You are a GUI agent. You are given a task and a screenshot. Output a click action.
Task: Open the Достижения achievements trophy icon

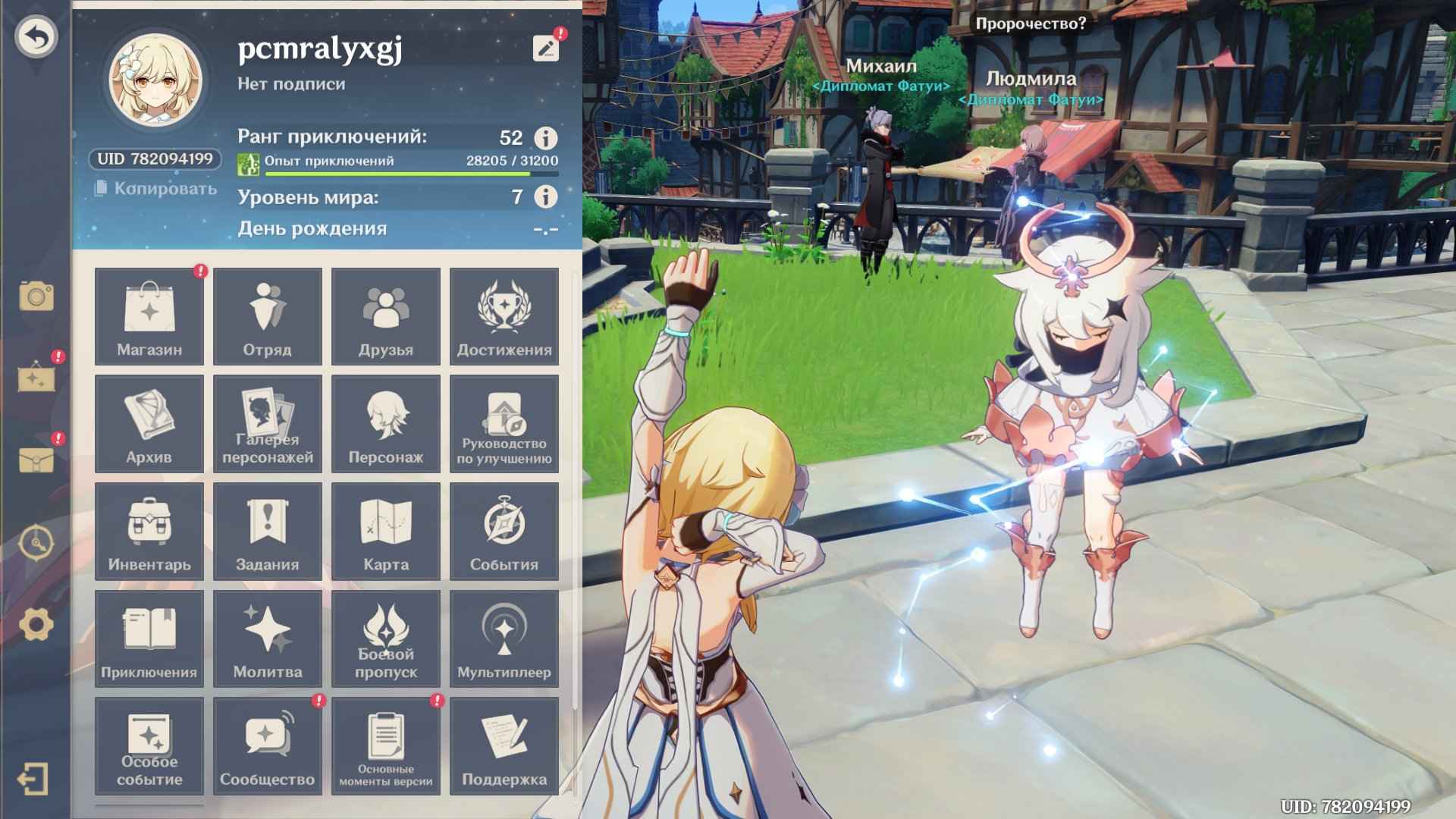[x=504, y=316]
